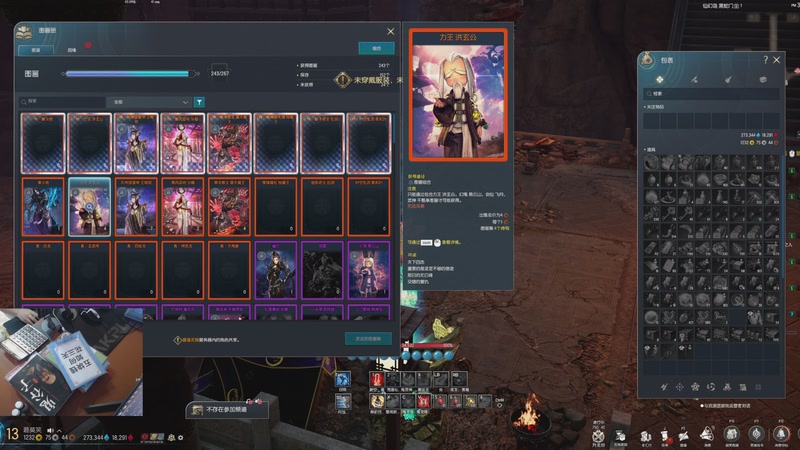Open the card category dropdown

tap(150, 102)
